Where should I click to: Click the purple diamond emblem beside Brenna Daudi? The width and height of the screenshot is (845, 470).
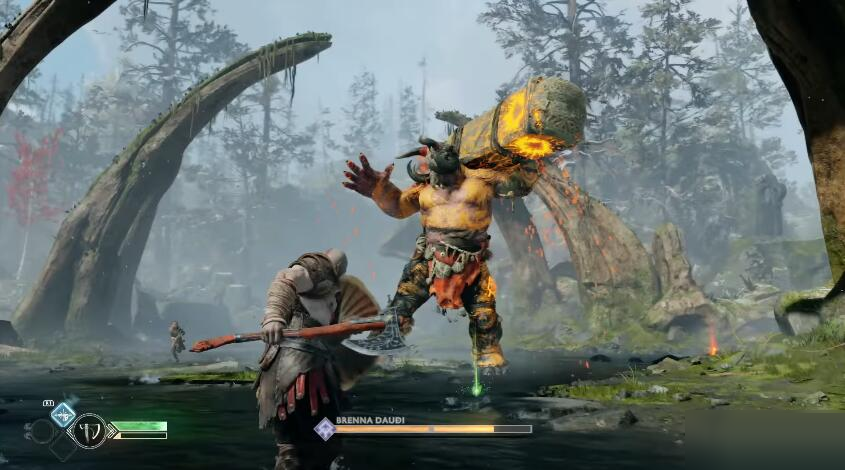(x=324, y=429)
